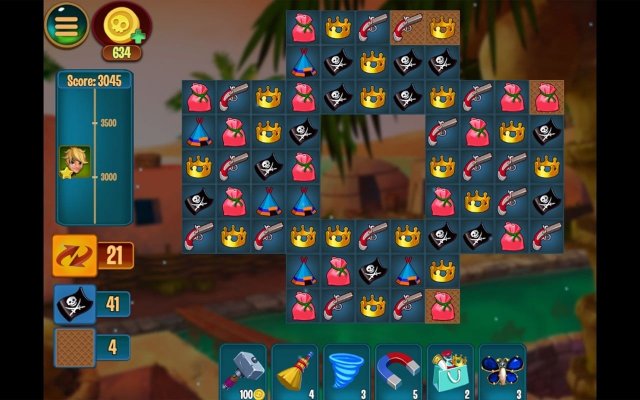640x400 pixels.
Task: Pick the crown tile on sandy background
Action: (442, 28)
